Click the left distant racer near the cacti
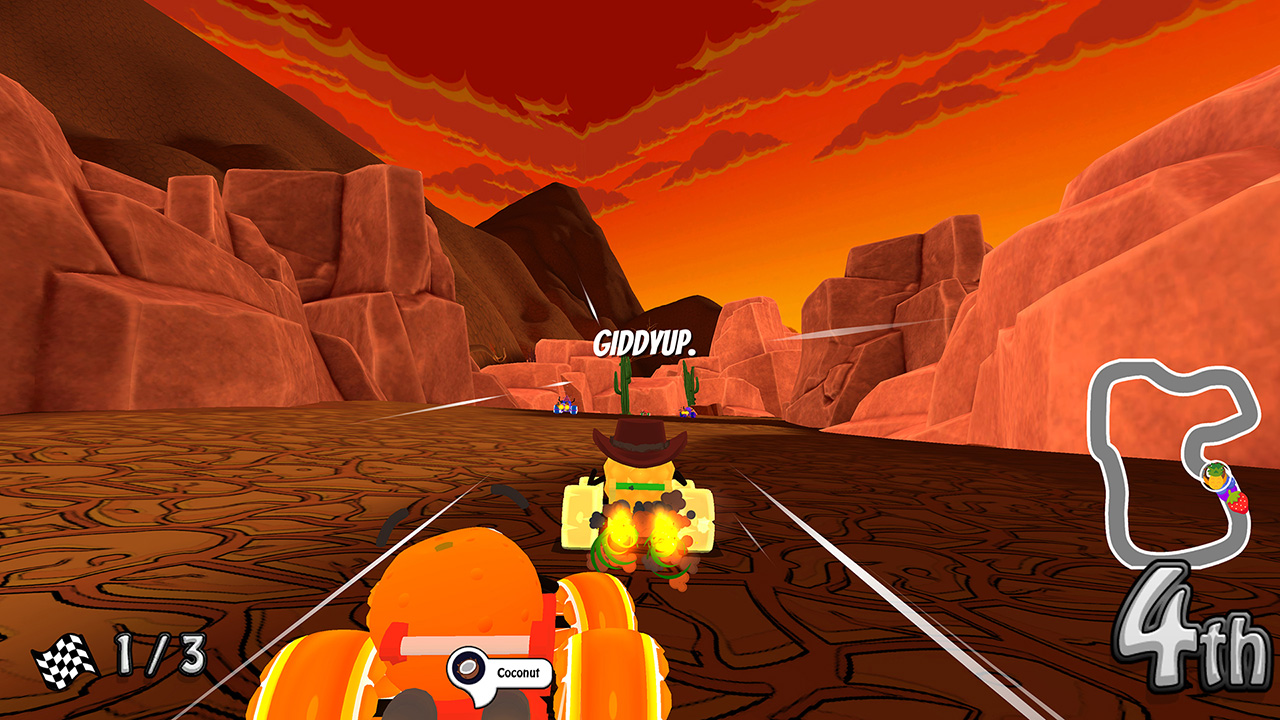This screenshot has width=1280, height=720. pos(565,407)
